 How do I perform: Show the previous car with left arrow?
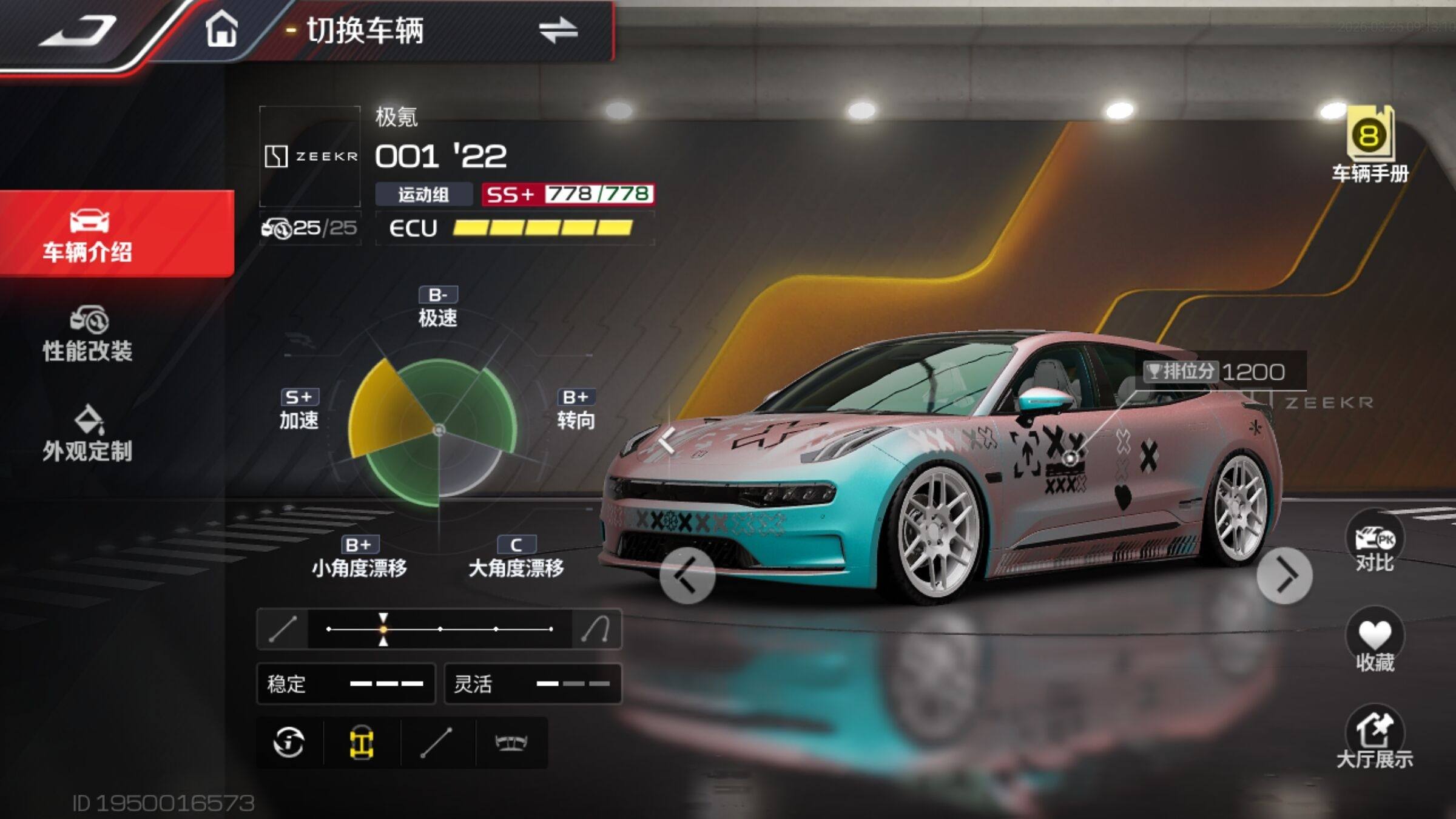click(687, 576)
